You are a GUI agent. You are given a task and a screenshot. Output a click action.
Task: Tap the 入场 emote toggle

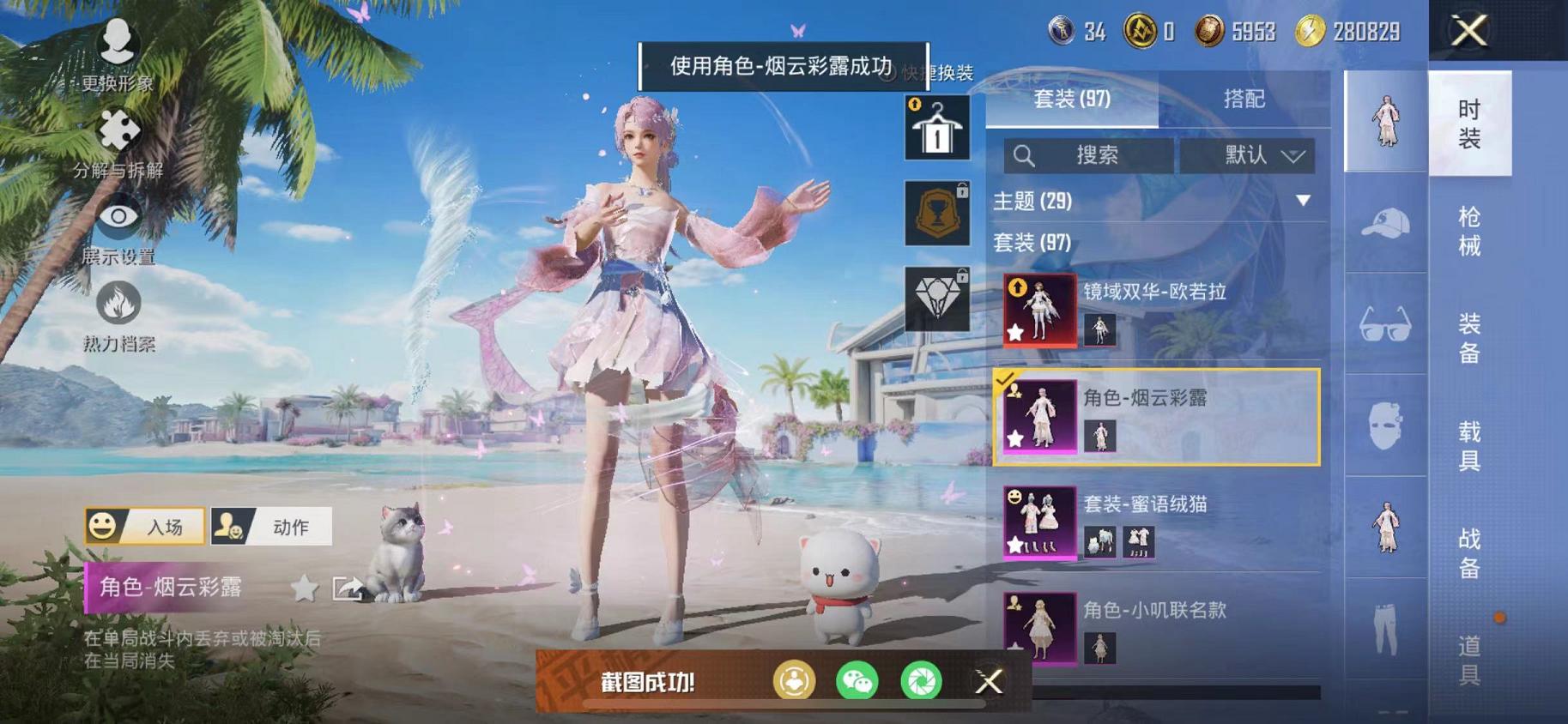[144, 526]
